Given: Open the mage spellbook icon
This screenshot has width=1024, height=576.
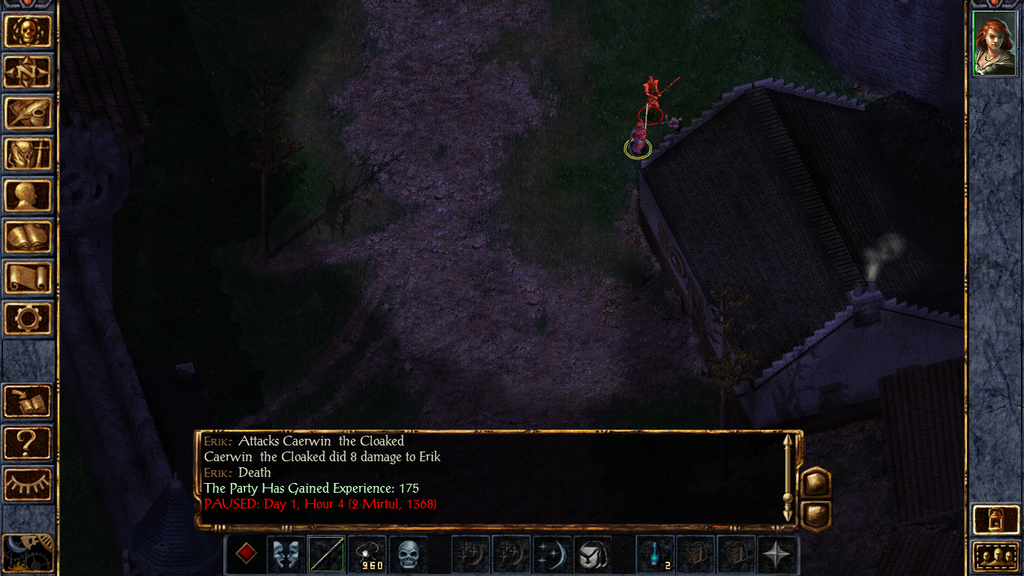Looking at the screenshot, I should pyautogui.click(x=28, y=236).
